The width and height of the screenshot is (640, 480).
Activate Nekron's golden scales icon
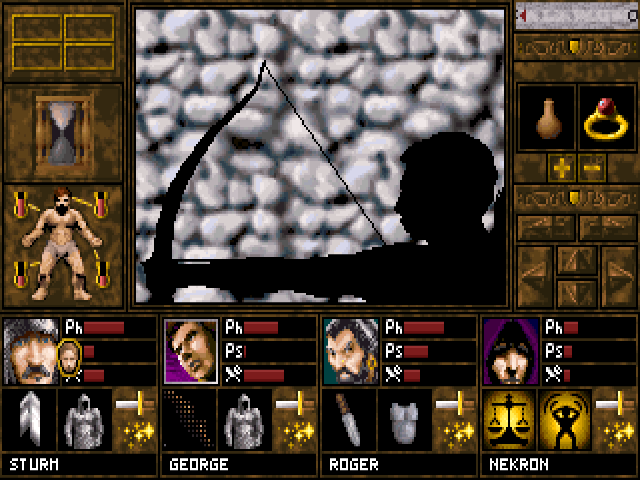click(x=508, y=418)
